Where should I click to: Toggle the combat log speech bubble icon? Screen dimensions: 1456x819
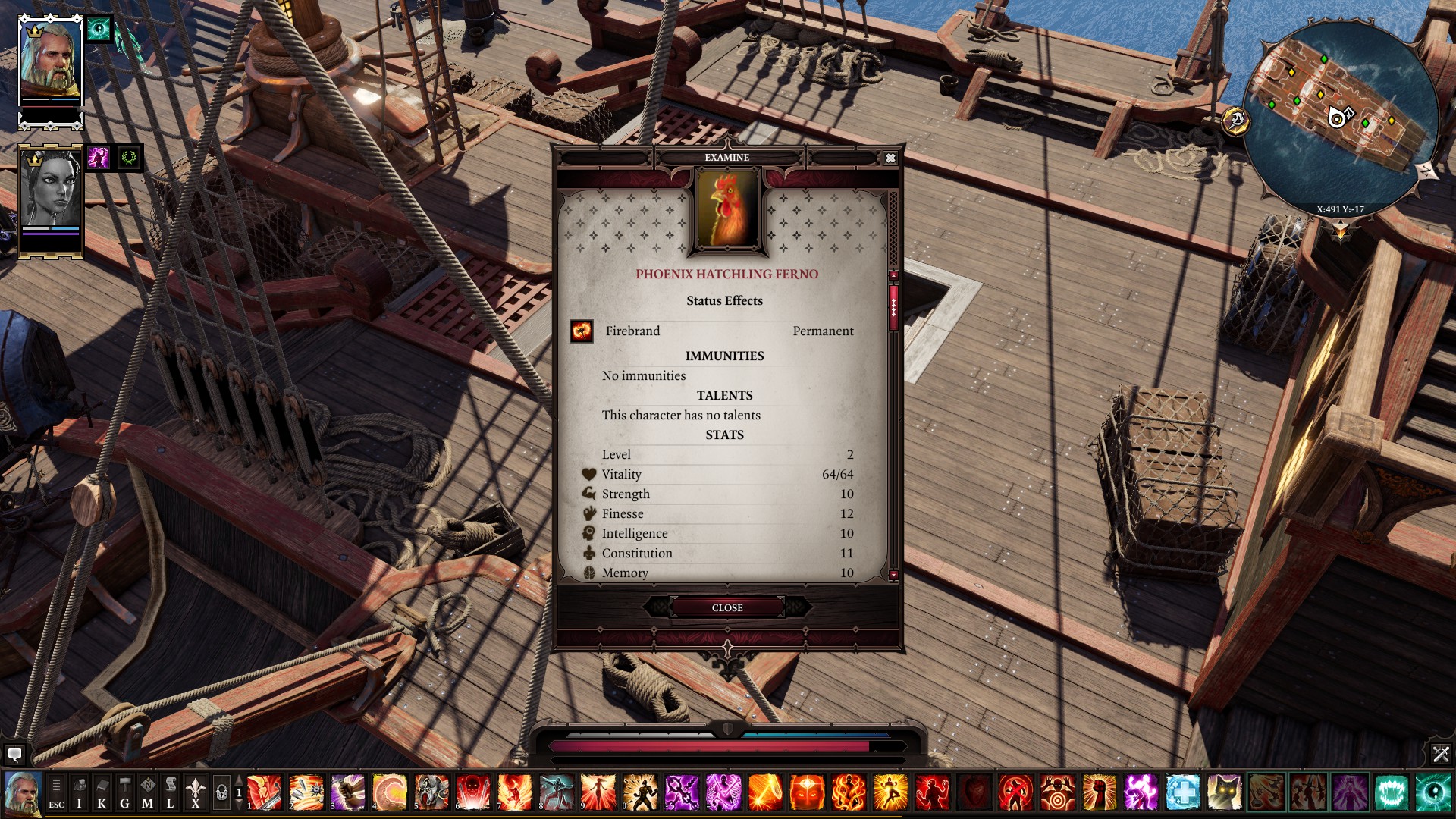15,755
